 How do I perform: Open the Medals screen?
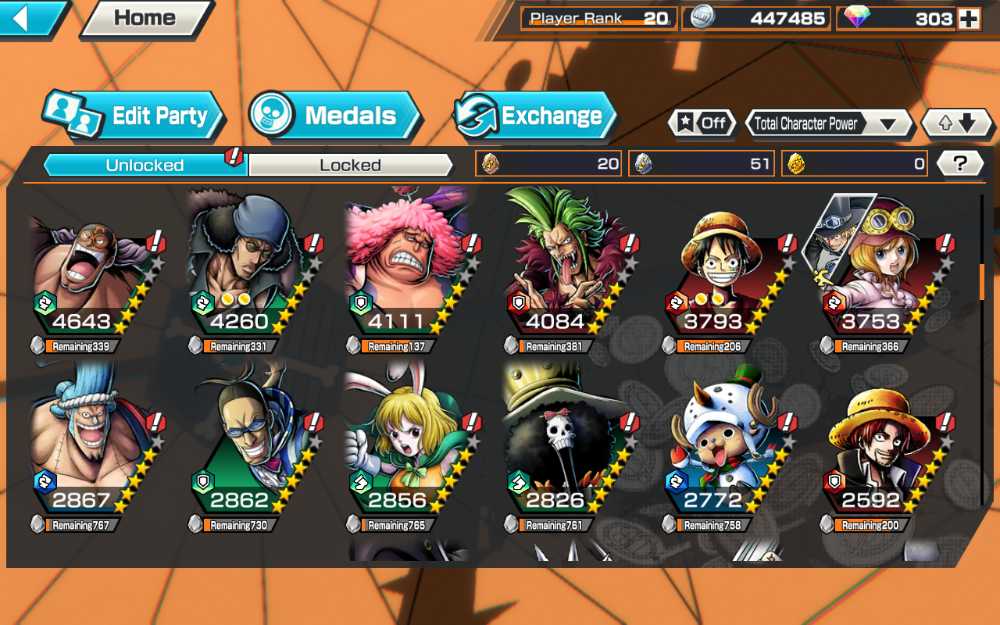tap(335, 115)
